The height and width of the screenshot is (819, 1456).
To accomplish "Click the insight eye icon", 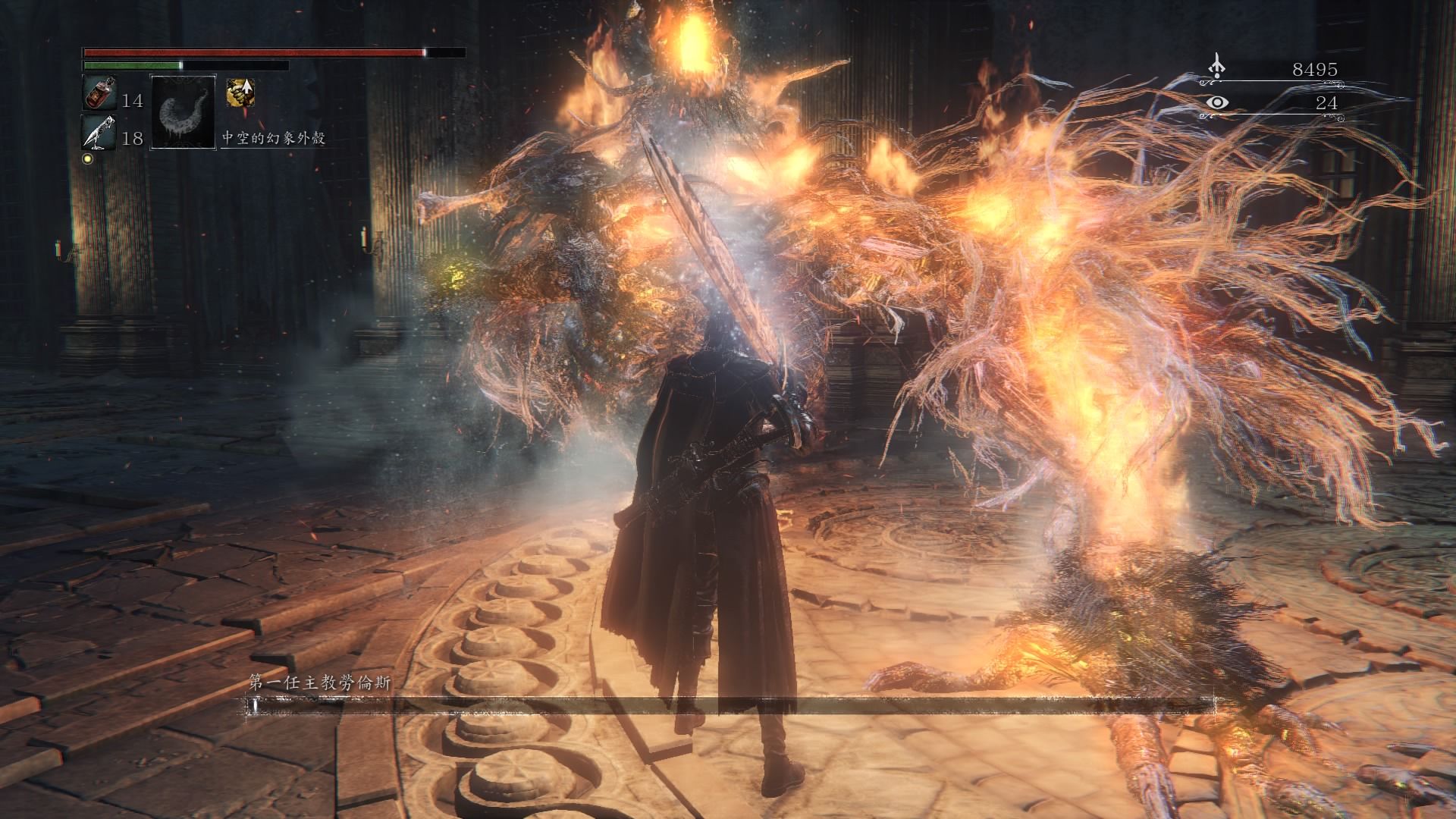I will 1218,102.
